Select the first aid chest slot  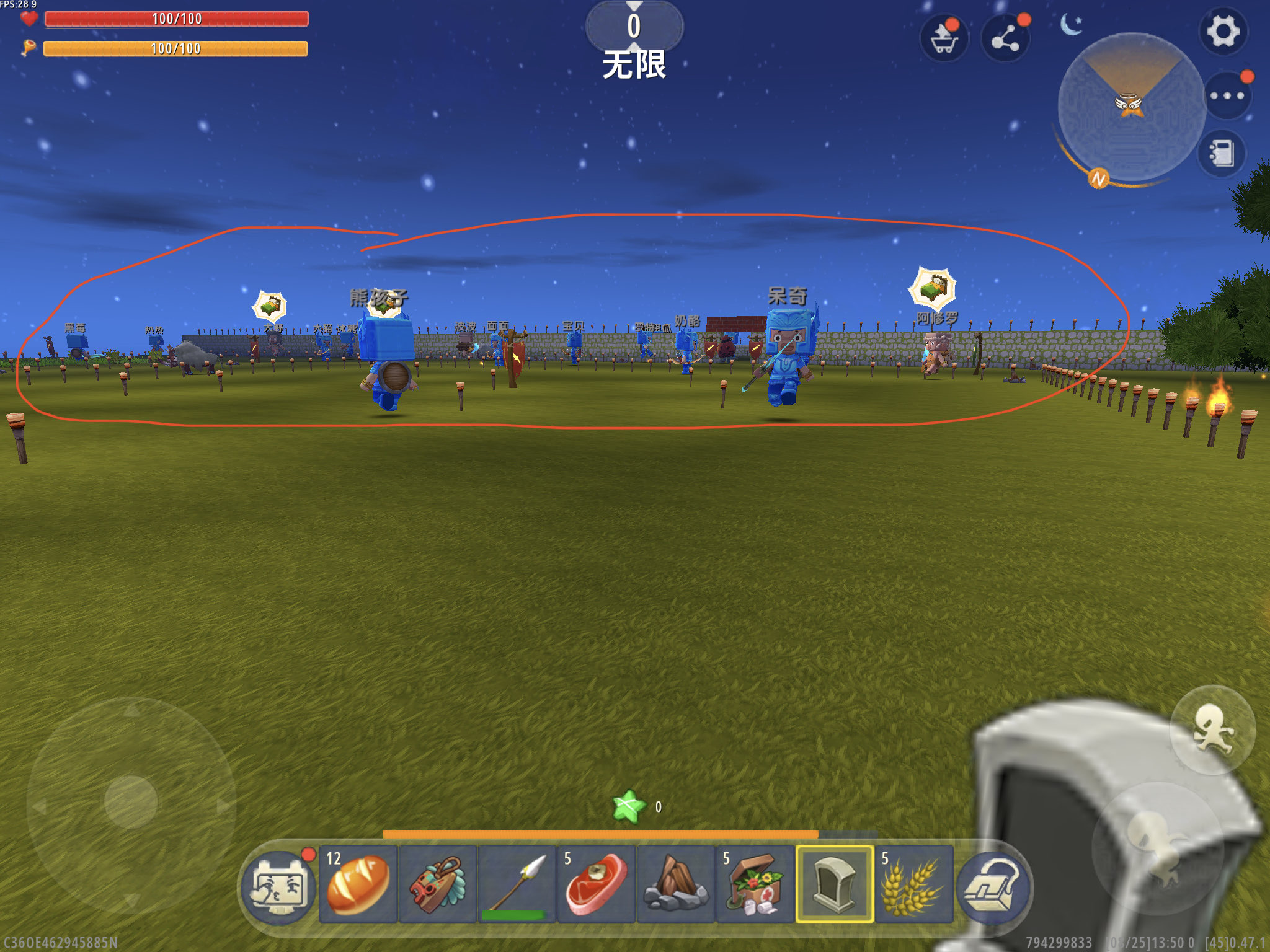point(755,884)
